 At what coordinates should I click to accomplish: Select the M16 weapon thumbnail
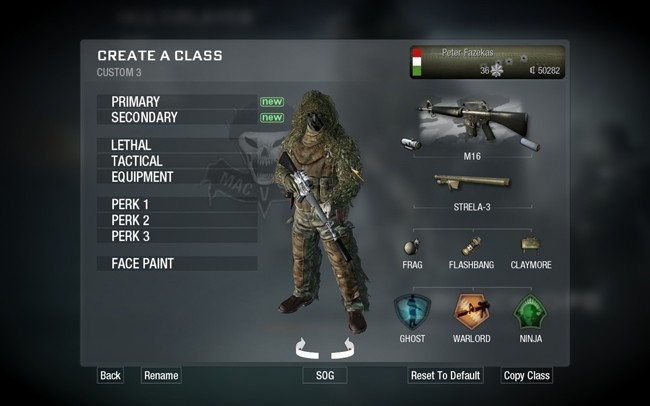[471, 121]
